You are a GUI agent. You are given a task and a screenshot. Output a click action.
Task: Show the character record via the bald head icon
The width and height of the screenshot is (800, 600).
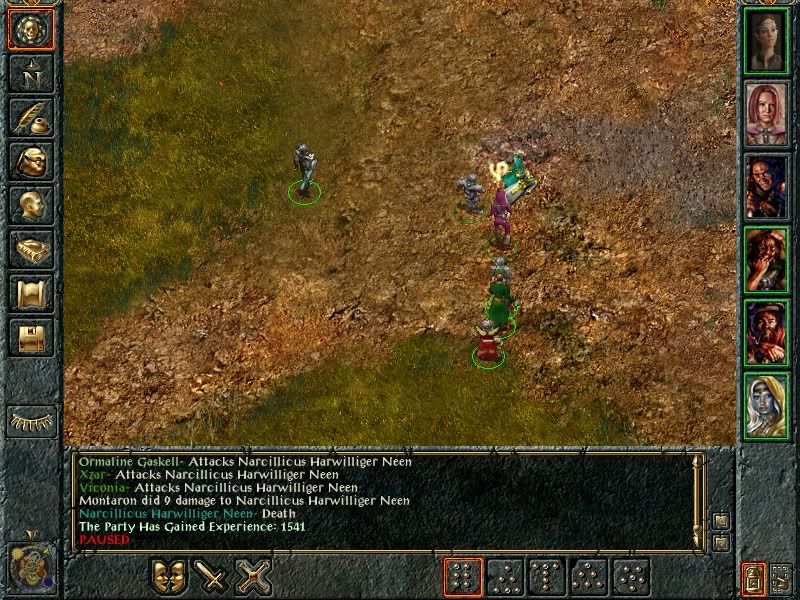pyautogui.click(x=30, y=205)
